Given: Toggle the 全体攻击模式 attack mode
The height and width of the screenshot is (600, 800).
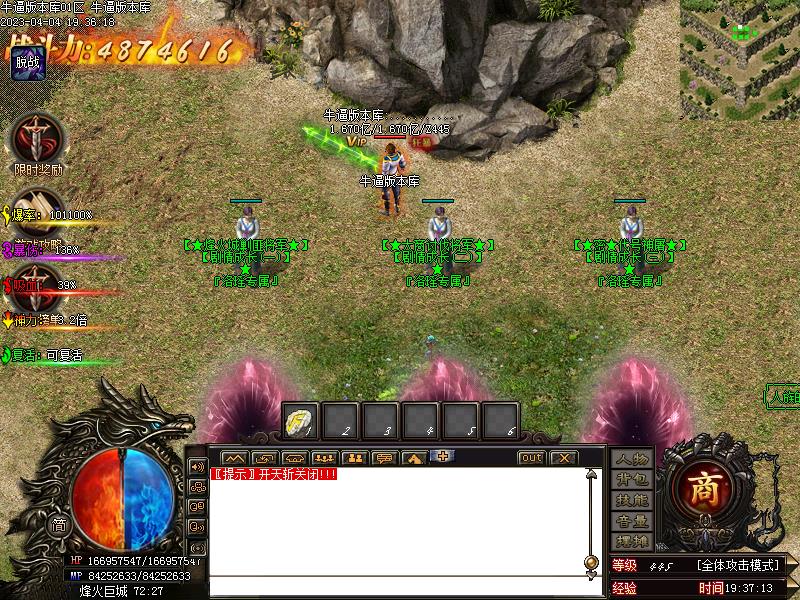Looking at the screenshot, I should [738, 566].
